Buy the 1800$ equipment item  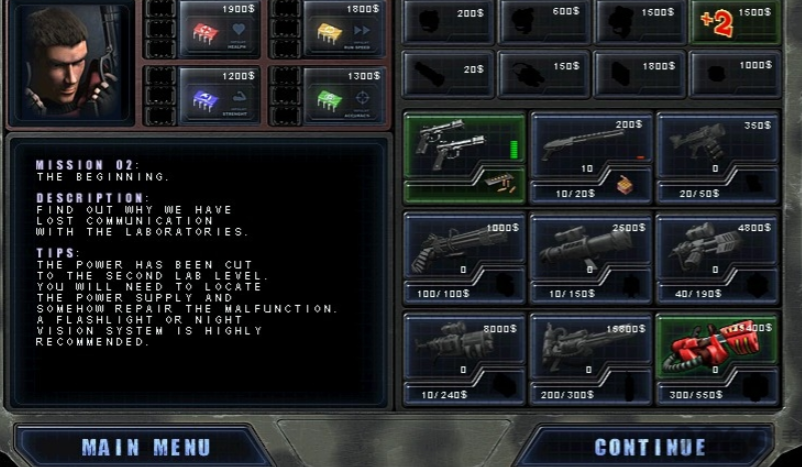[640, 74]
